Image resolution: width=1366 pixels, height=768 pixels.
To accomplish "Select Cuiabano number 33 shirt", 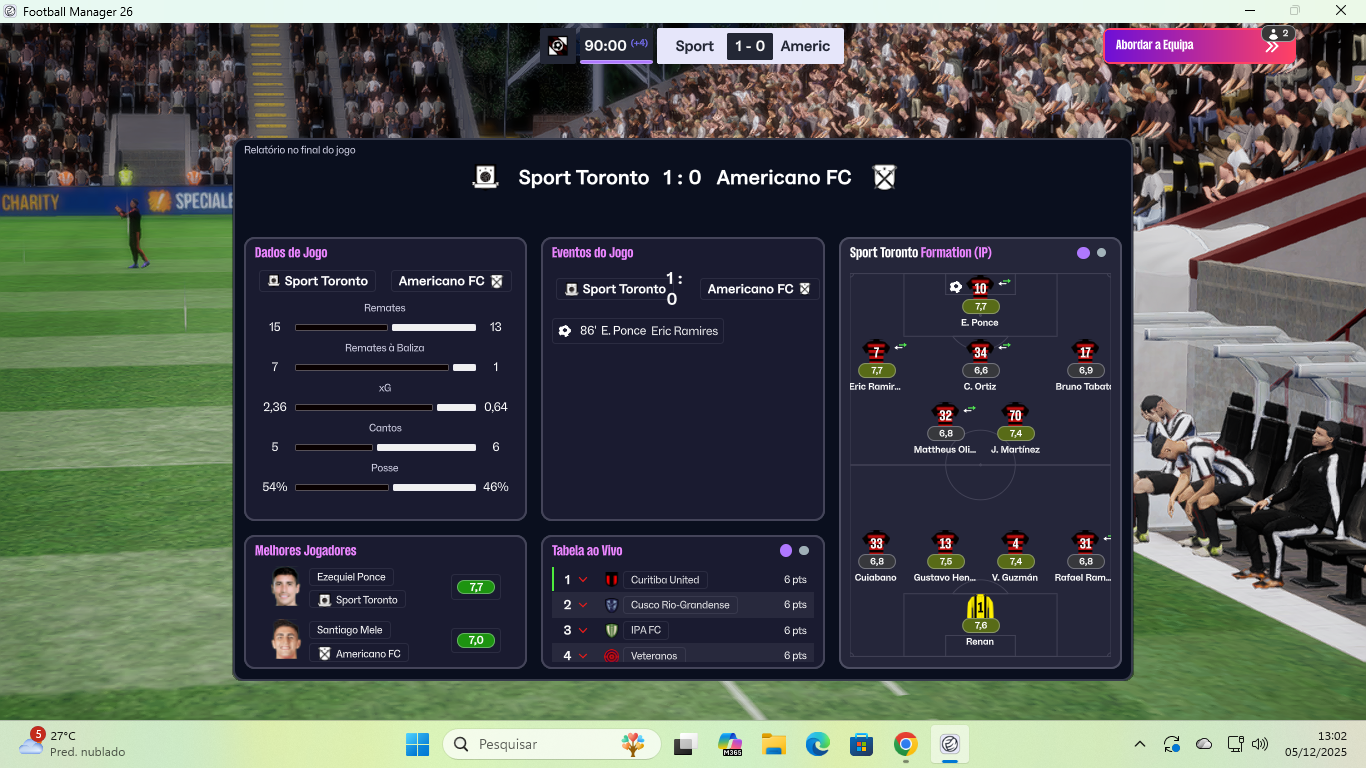I will click(876, 543).
